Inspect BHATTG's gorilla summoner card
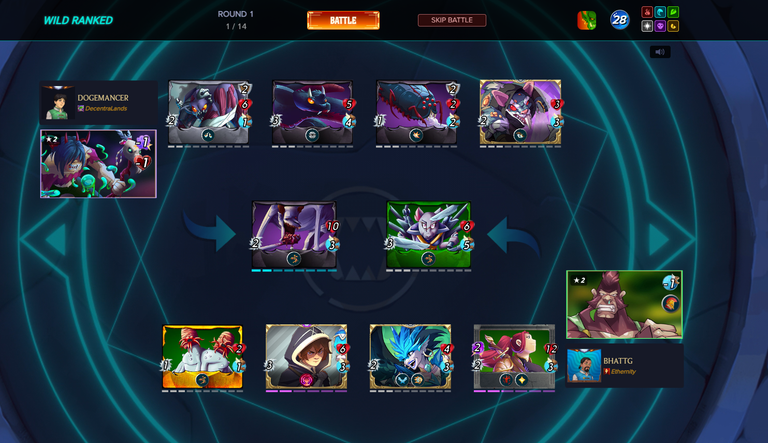 624,304
